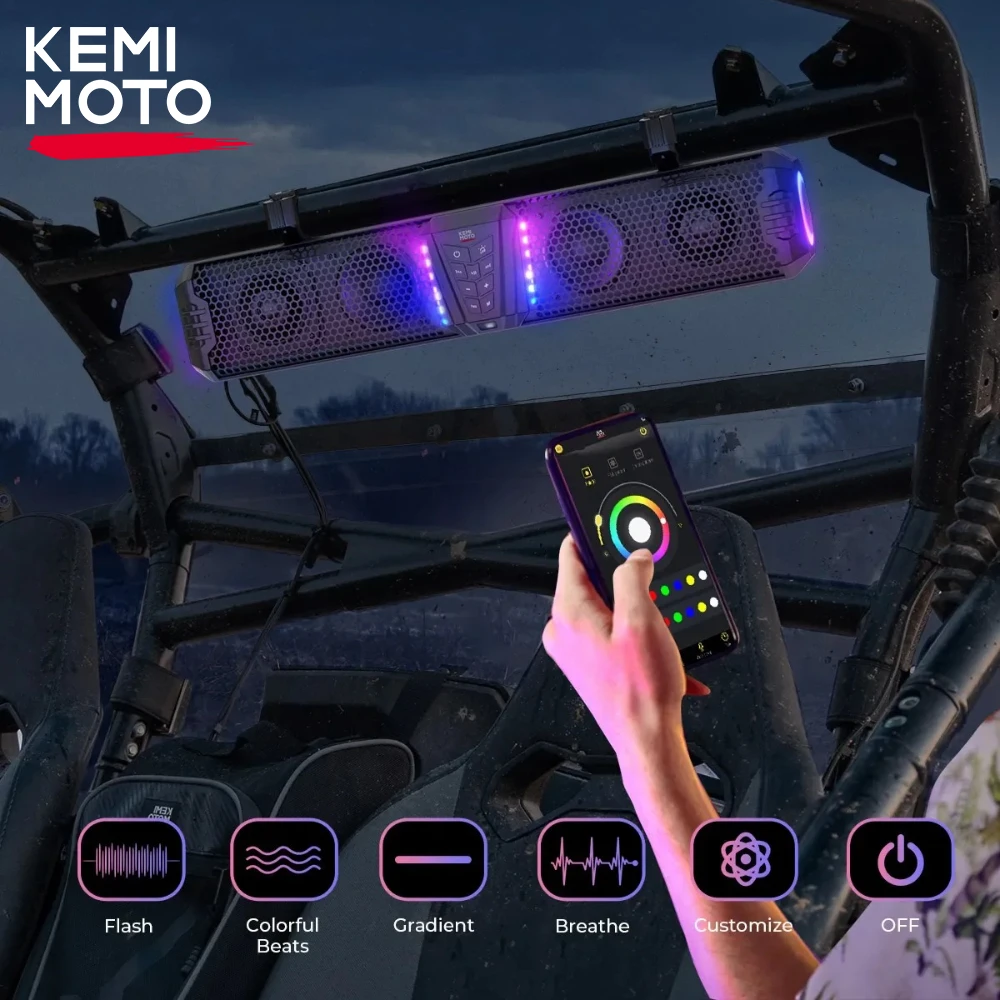Select the Flash lighting mode icon

[131, 860]
